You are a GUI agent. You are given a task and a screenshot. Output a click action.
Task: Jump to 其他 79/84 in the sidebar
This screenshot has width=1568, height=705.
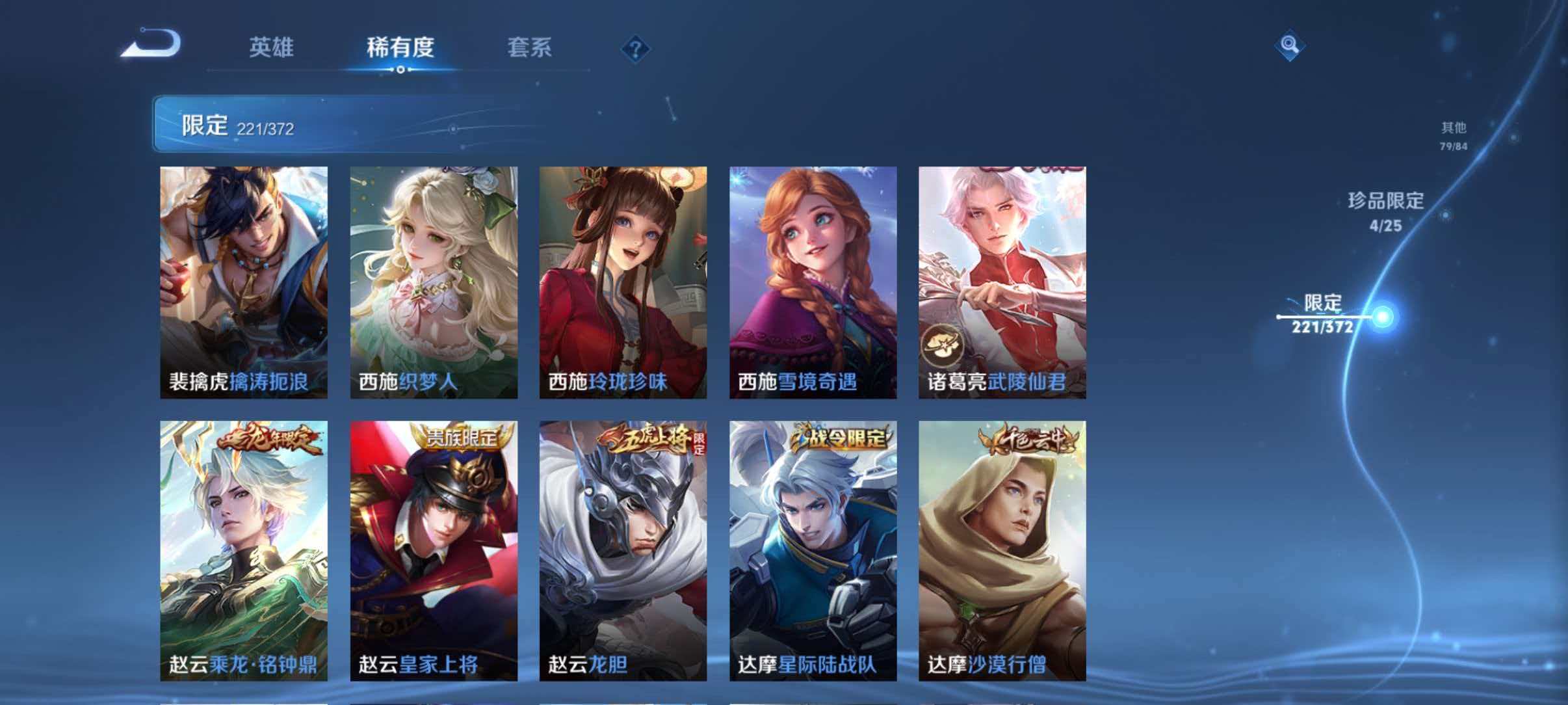[x=1453, y=135]
